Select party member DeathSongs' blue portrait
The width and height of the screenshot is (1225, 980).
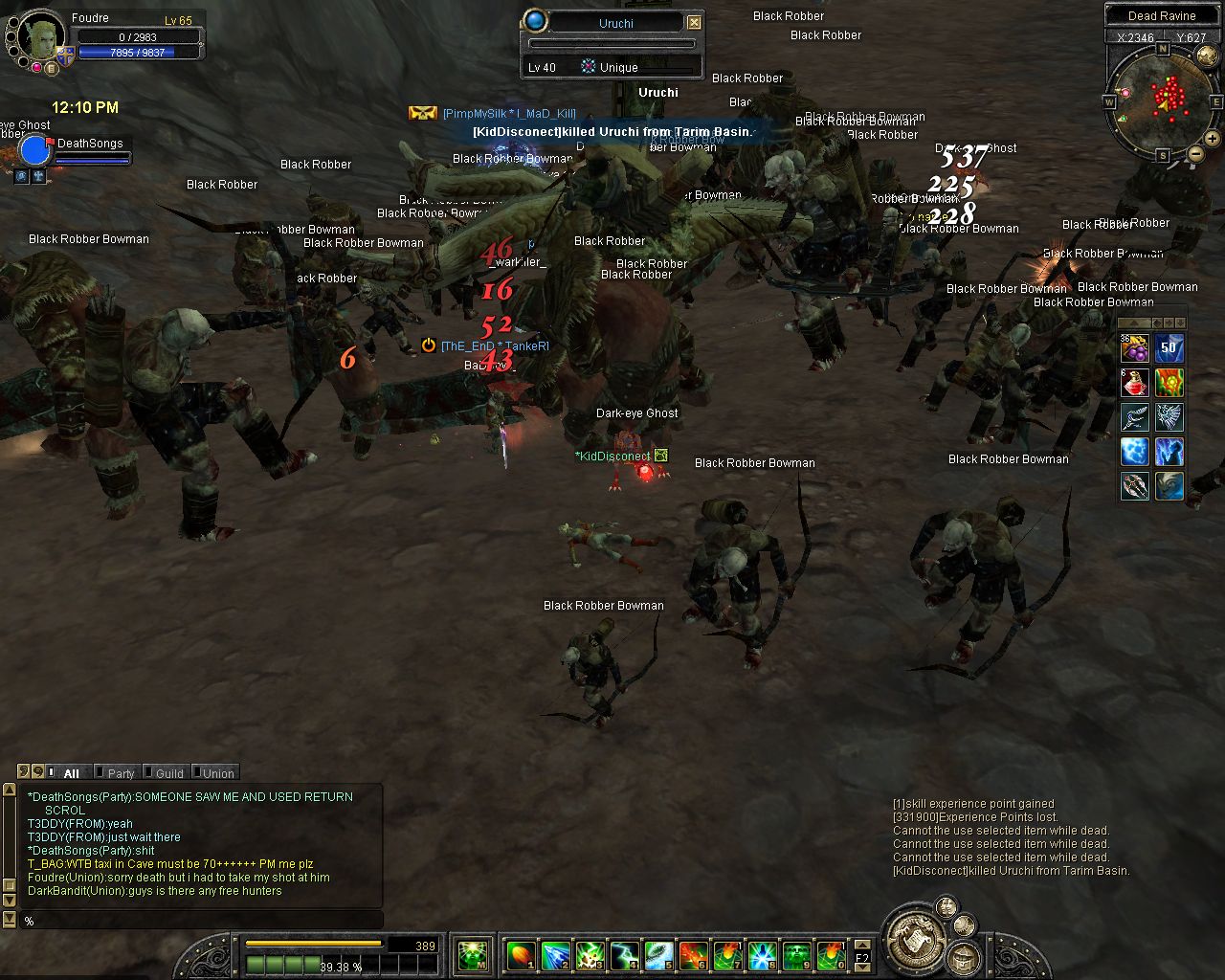point(34,151)
